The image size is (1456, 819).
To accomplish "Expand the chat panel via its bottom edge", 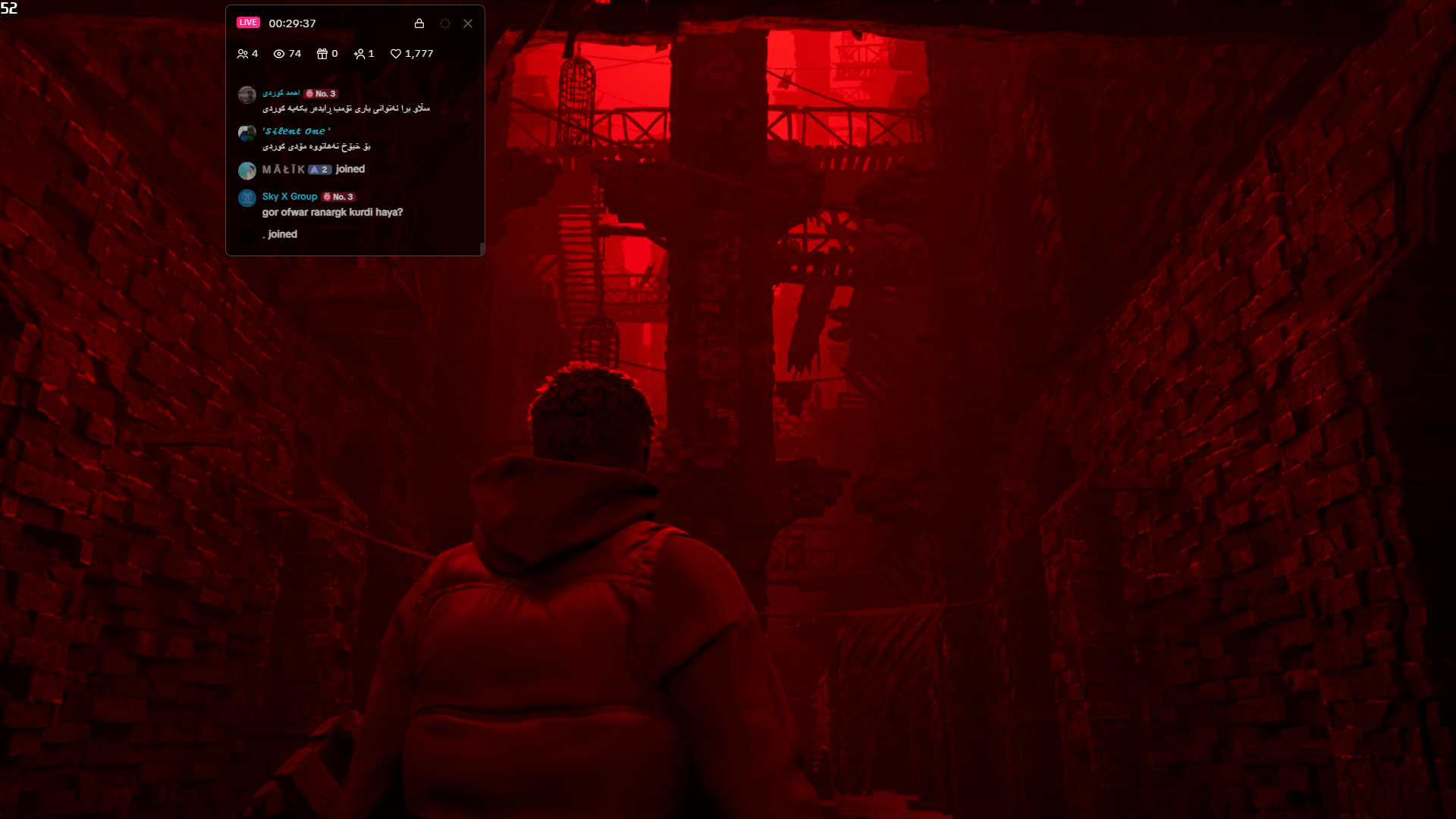I will (x=354, y=253).
